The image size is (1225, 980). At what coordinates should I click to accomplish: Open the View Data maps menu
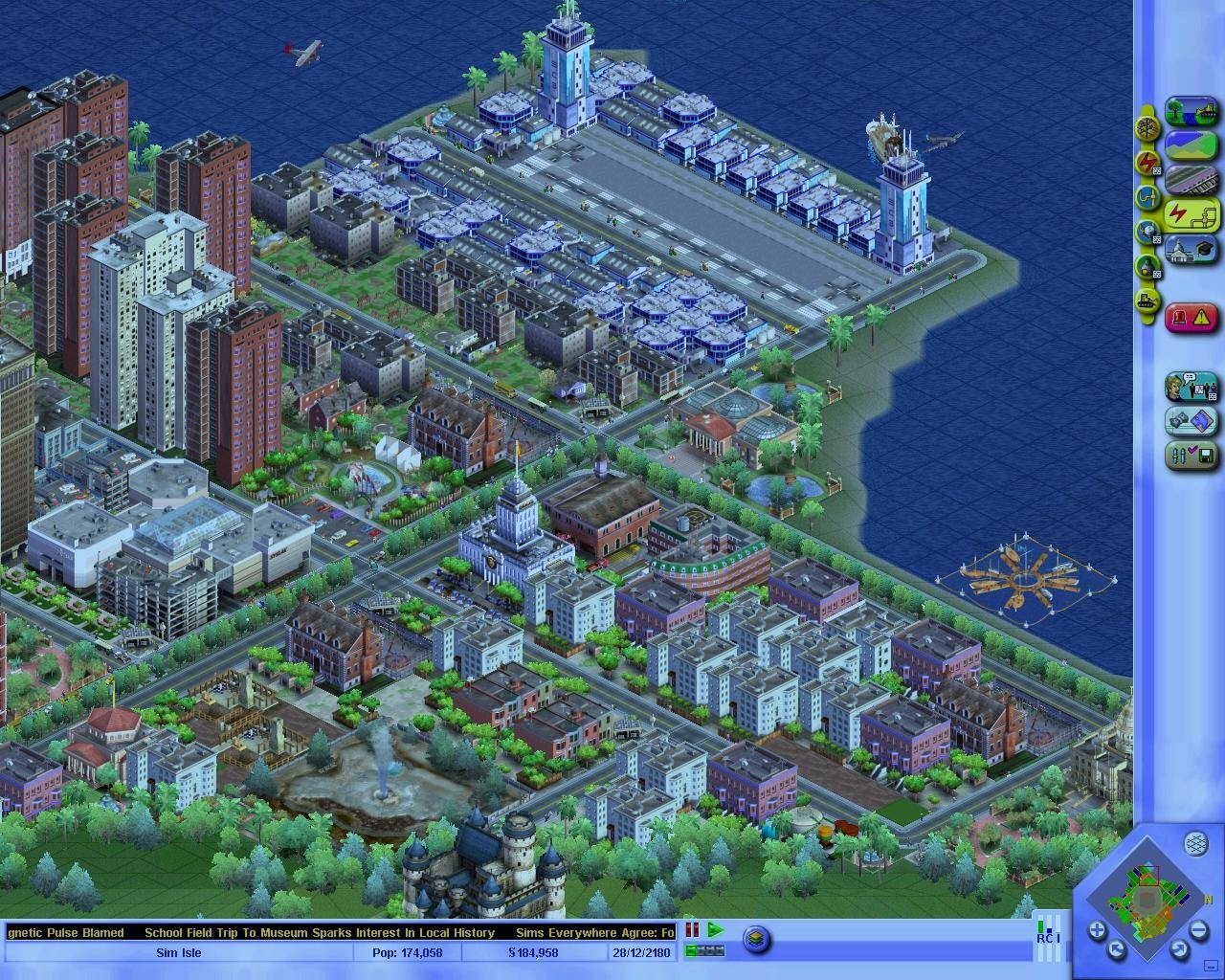click(x=1191, y=419)
